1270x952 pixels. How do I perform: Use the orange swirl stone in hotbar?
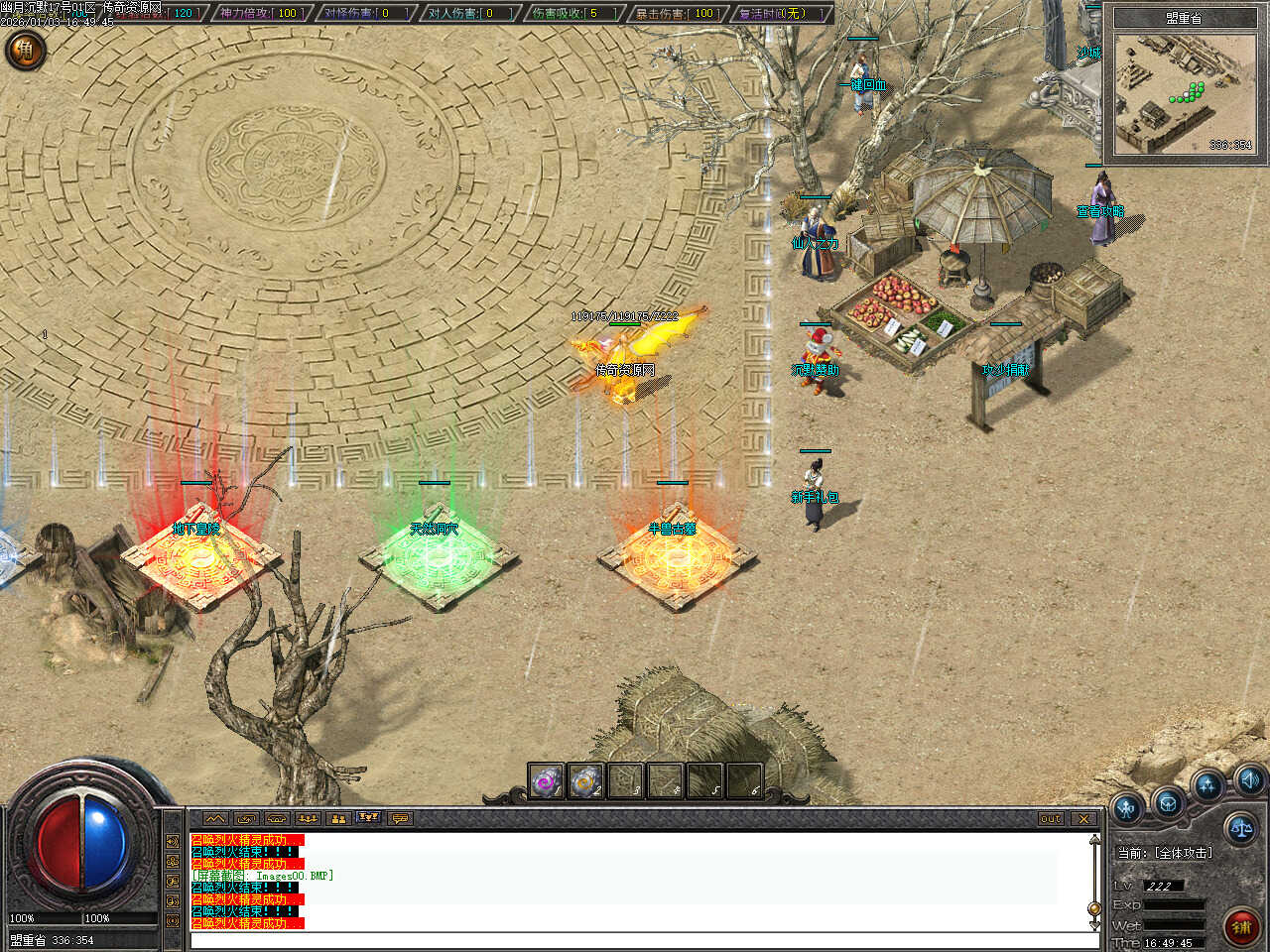click(x=586, y=781)
